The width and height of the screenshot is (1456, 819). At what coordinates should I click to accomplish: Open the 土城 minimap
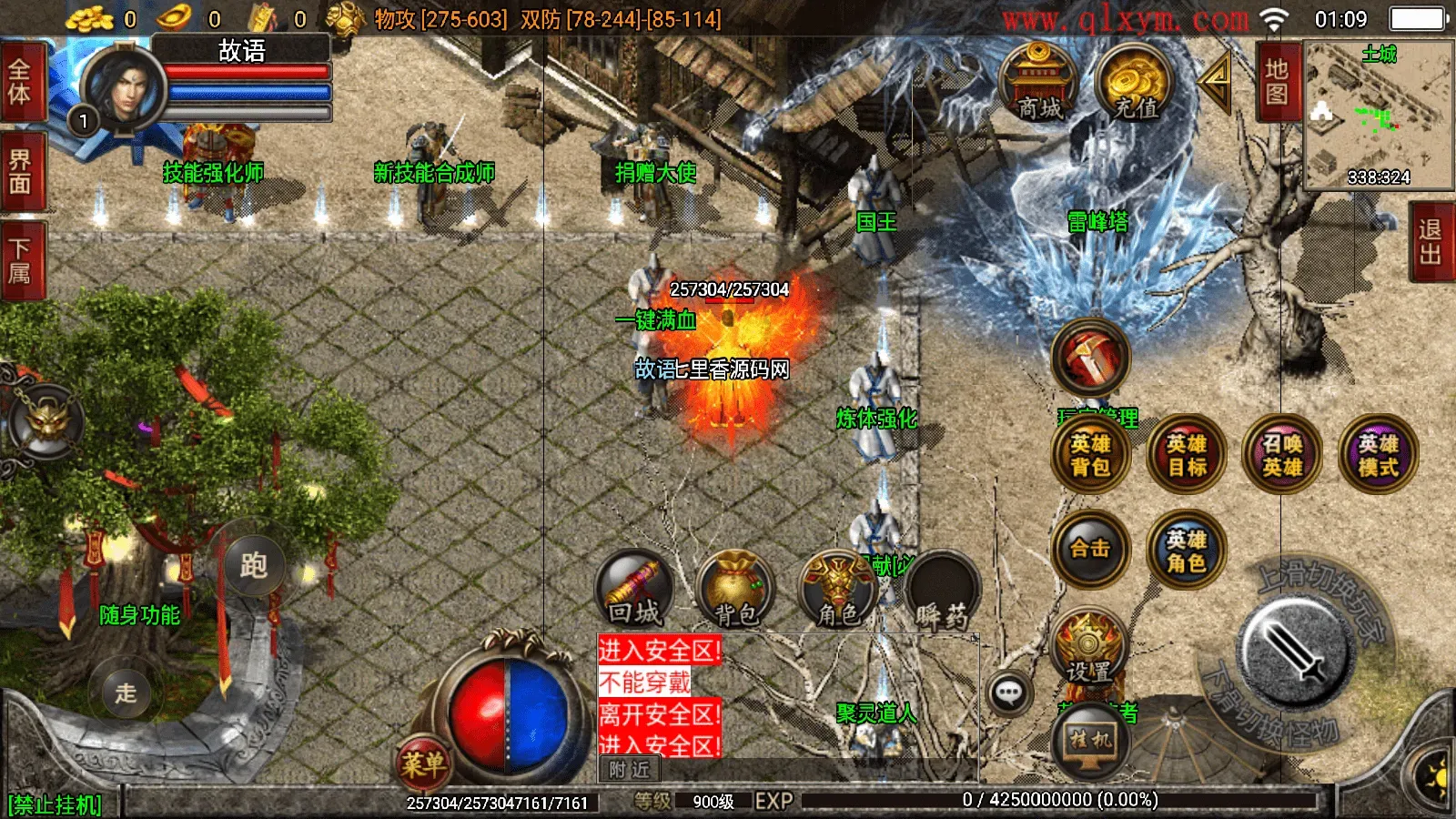(x=1379, y=116)
